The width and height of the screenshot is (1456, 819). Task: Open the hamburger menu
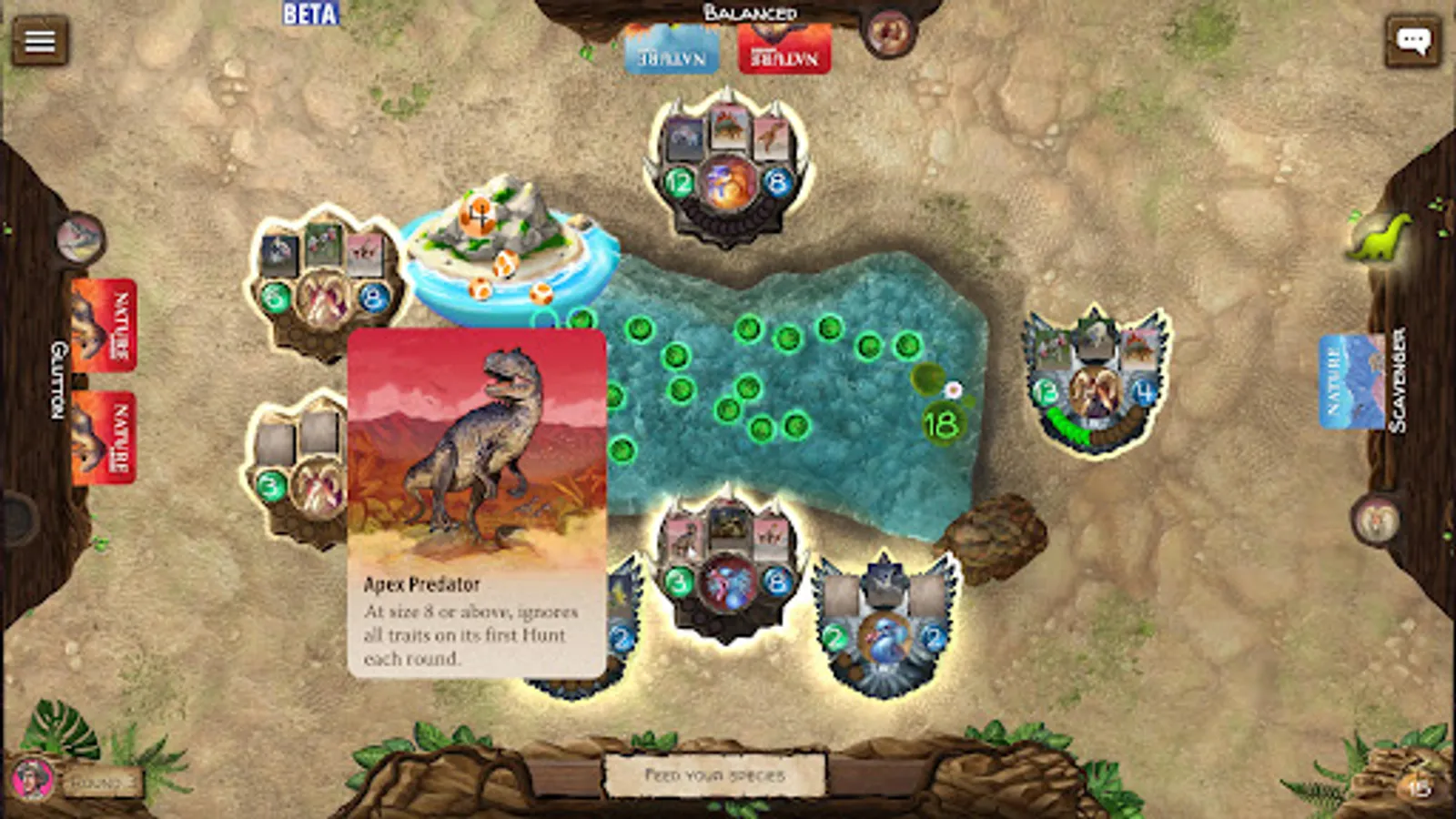(x=41, y=41)
